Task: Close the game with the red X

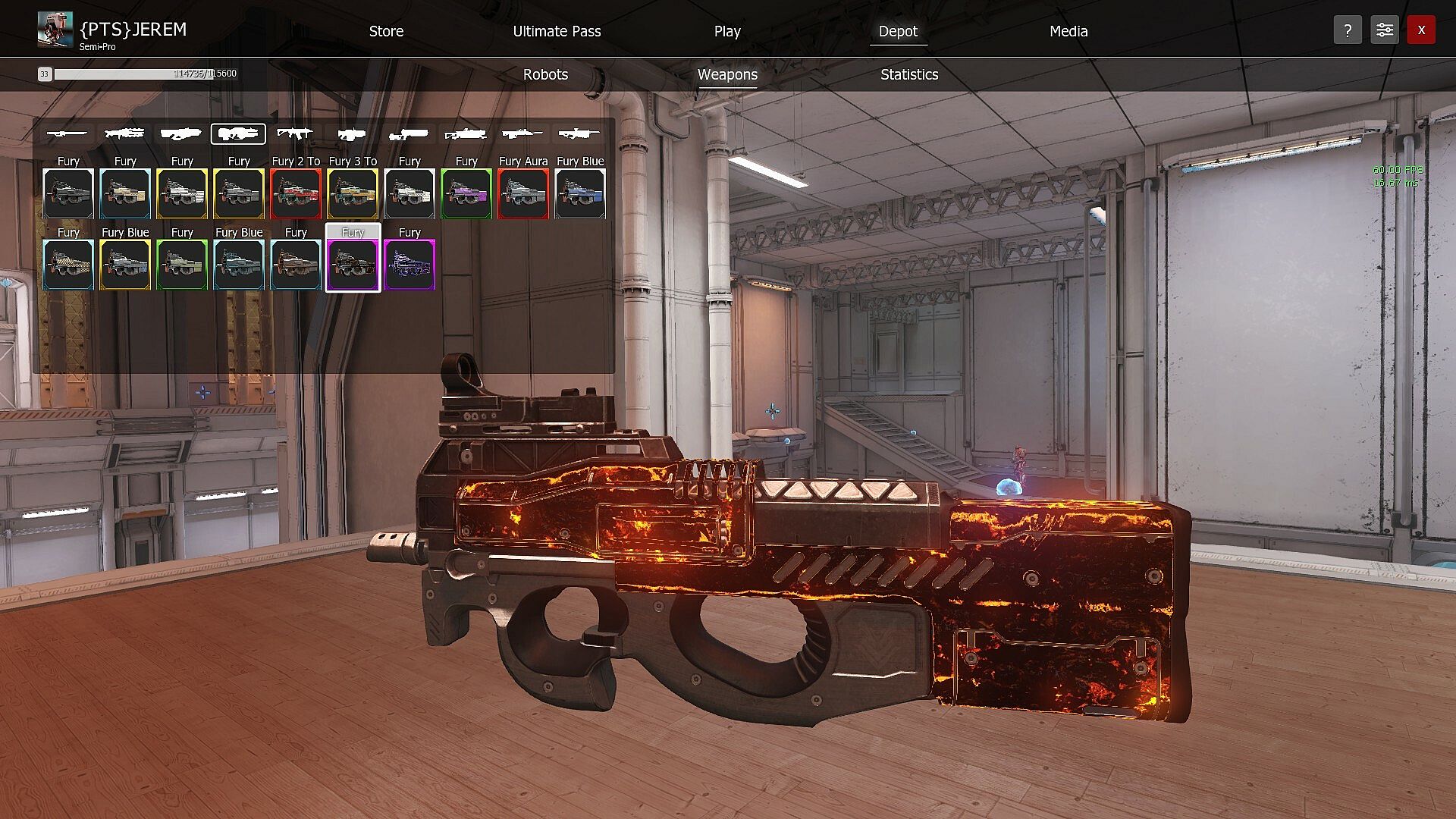Action: [1421, 30]
